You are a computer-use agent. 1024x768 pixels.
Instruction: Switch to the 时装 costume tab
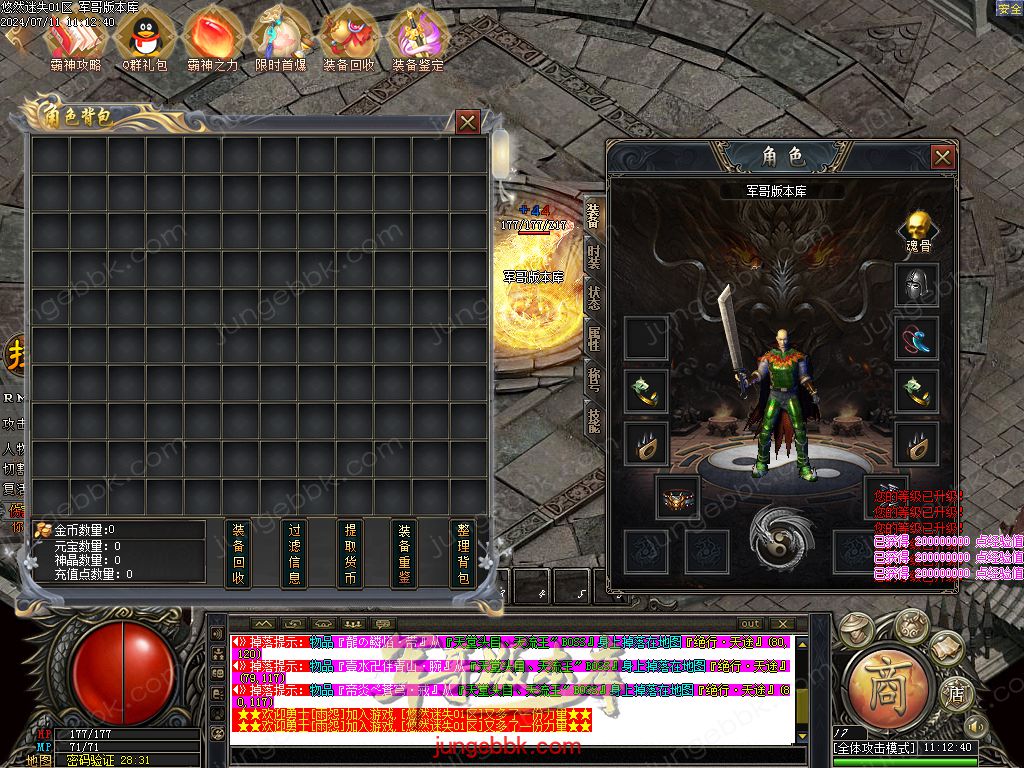tap(594, 256)
